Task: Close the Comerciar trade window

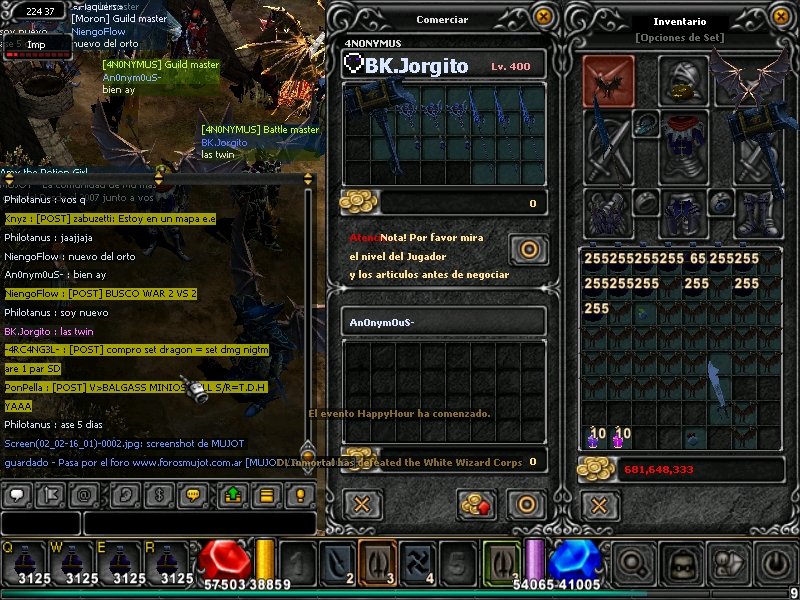Action: click(x=543, y=16)
